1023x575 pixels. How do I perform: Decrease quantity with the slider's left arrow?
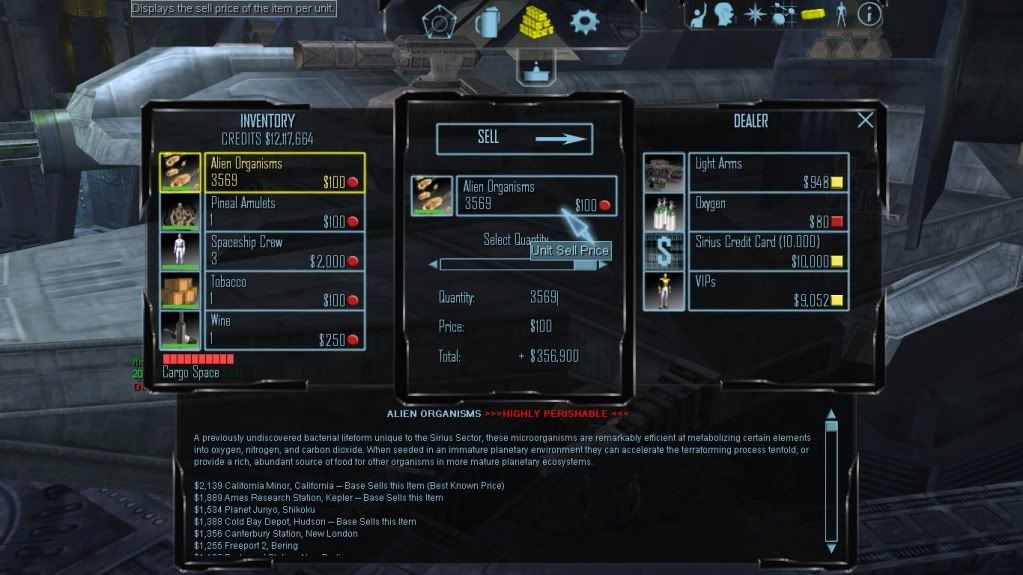[433, 265]
